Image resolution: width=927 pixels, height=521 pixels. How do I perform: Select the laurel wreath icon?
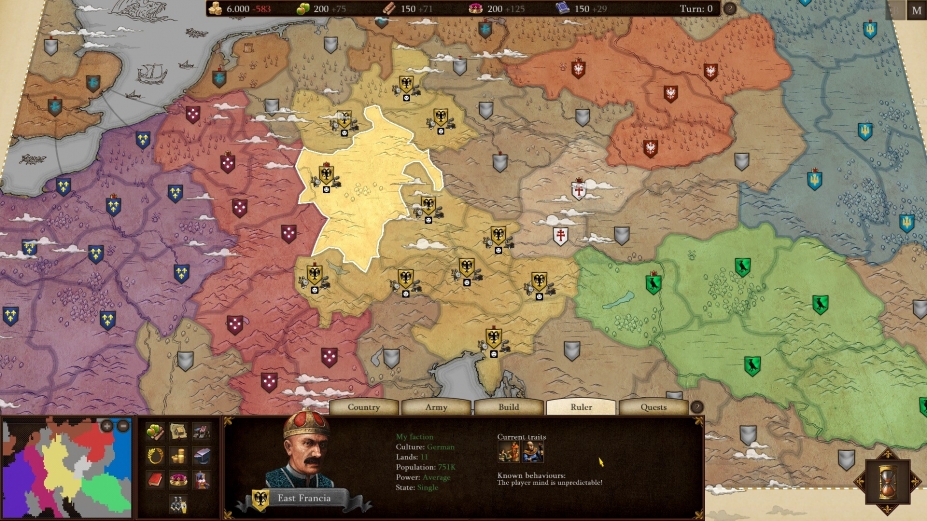[x=155, y=455]
